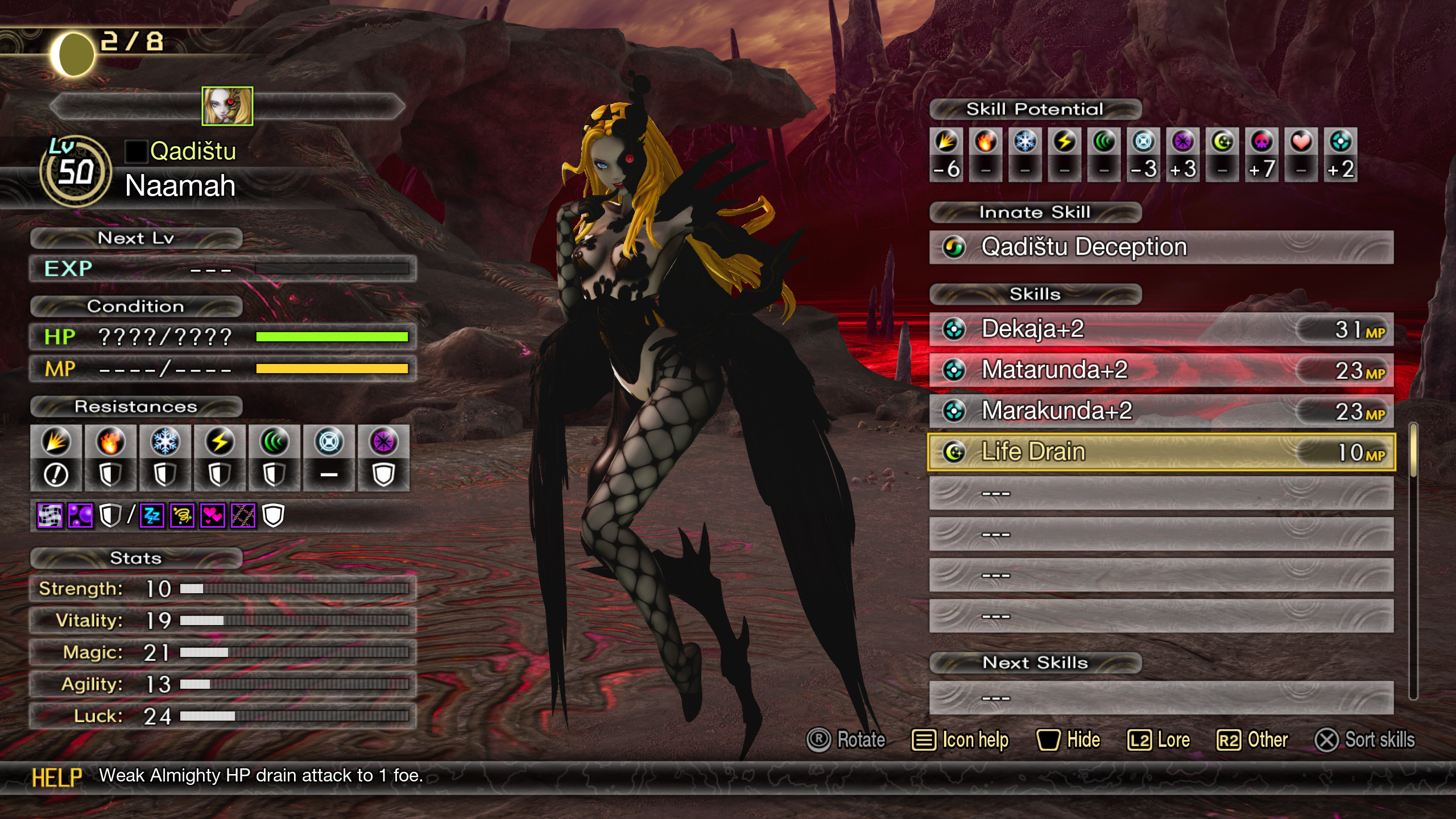Image resolution: width=1456 pixels, height=819 pixels.
Task: Click the fire resistance icon
Action: click(x=110, y=442)
